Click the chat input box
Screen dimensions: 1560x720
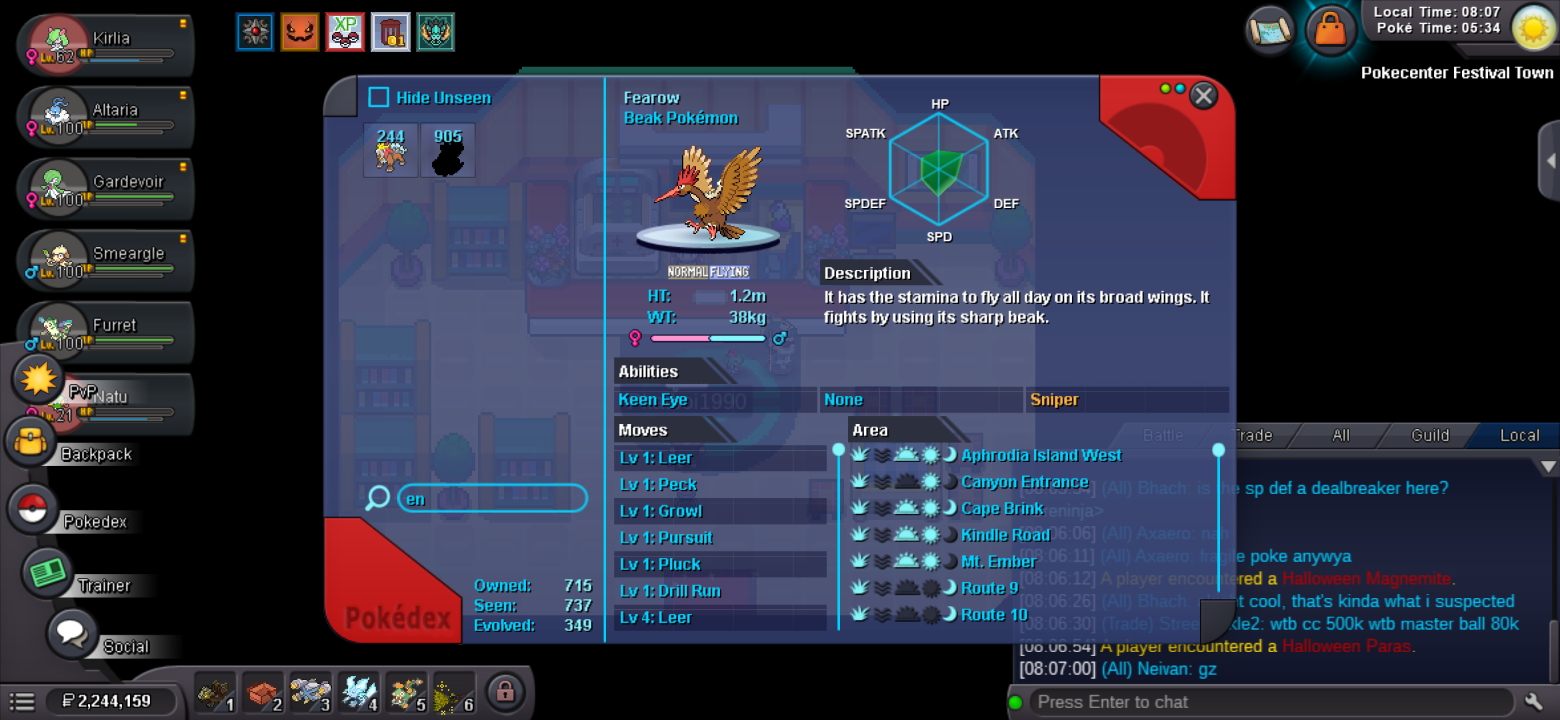(x=1270, y=702)
